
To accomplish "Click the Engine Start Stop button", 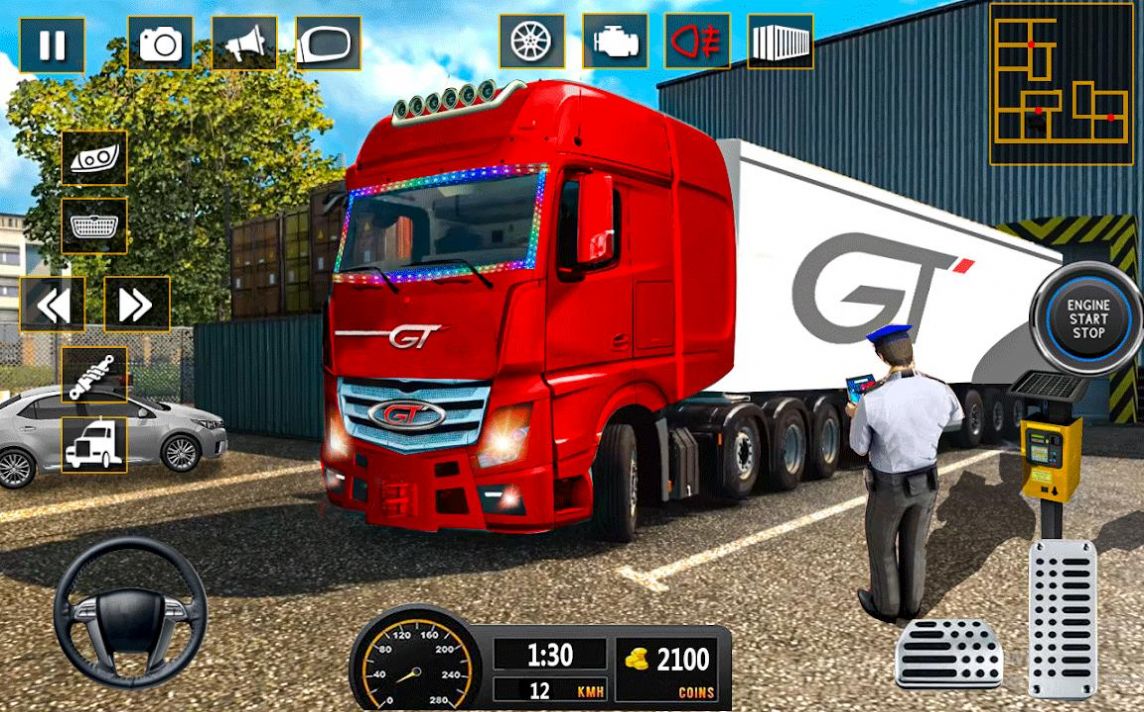I will 1087,317.
